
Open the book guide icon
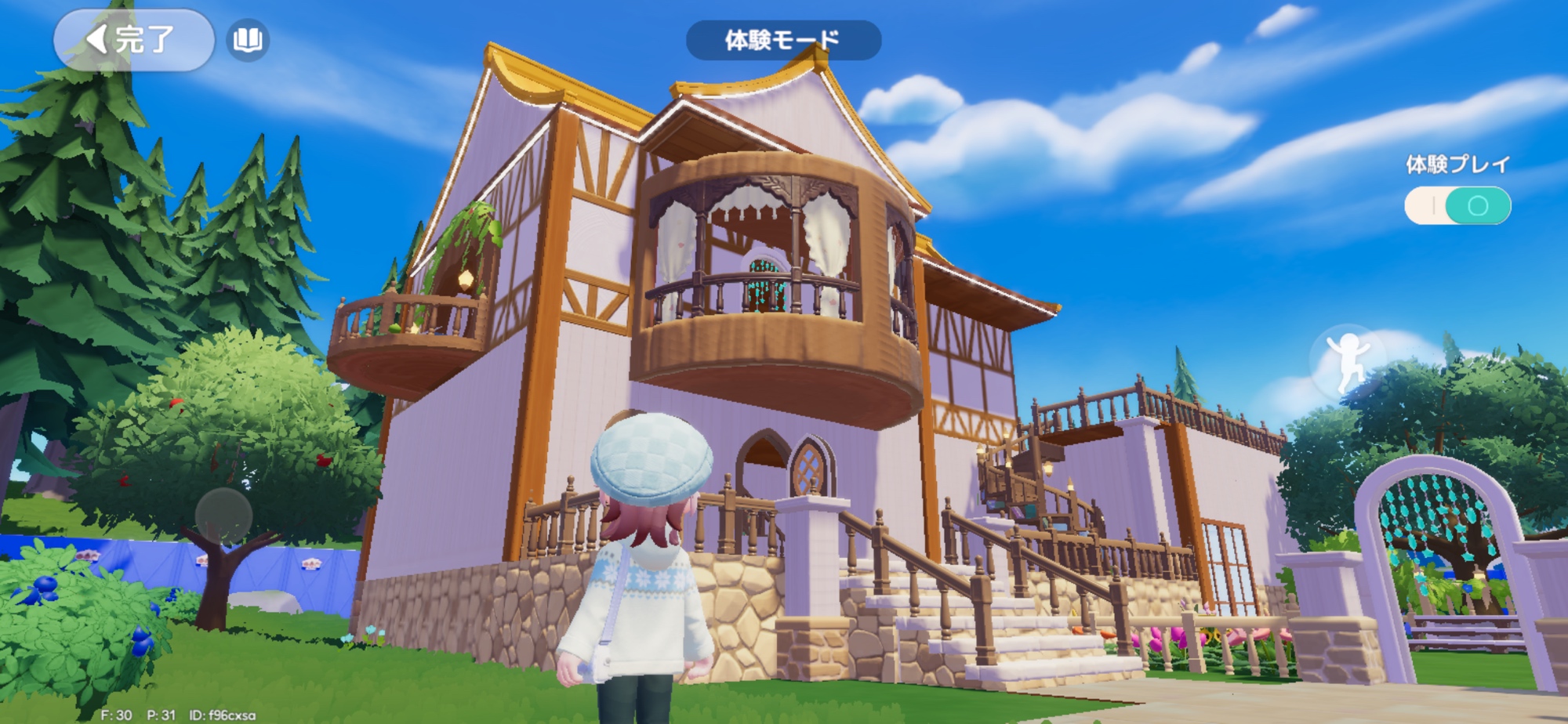click(x=248, y=40)
